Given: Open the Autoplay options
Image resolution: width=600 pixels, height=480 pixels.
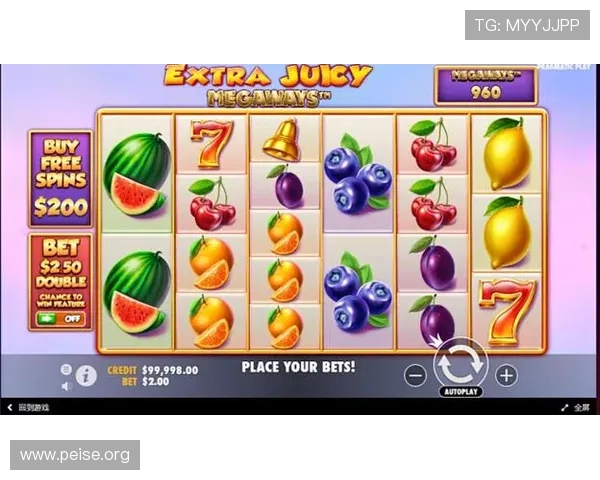Looking at the screenshot, I should (x=460, y=392).
